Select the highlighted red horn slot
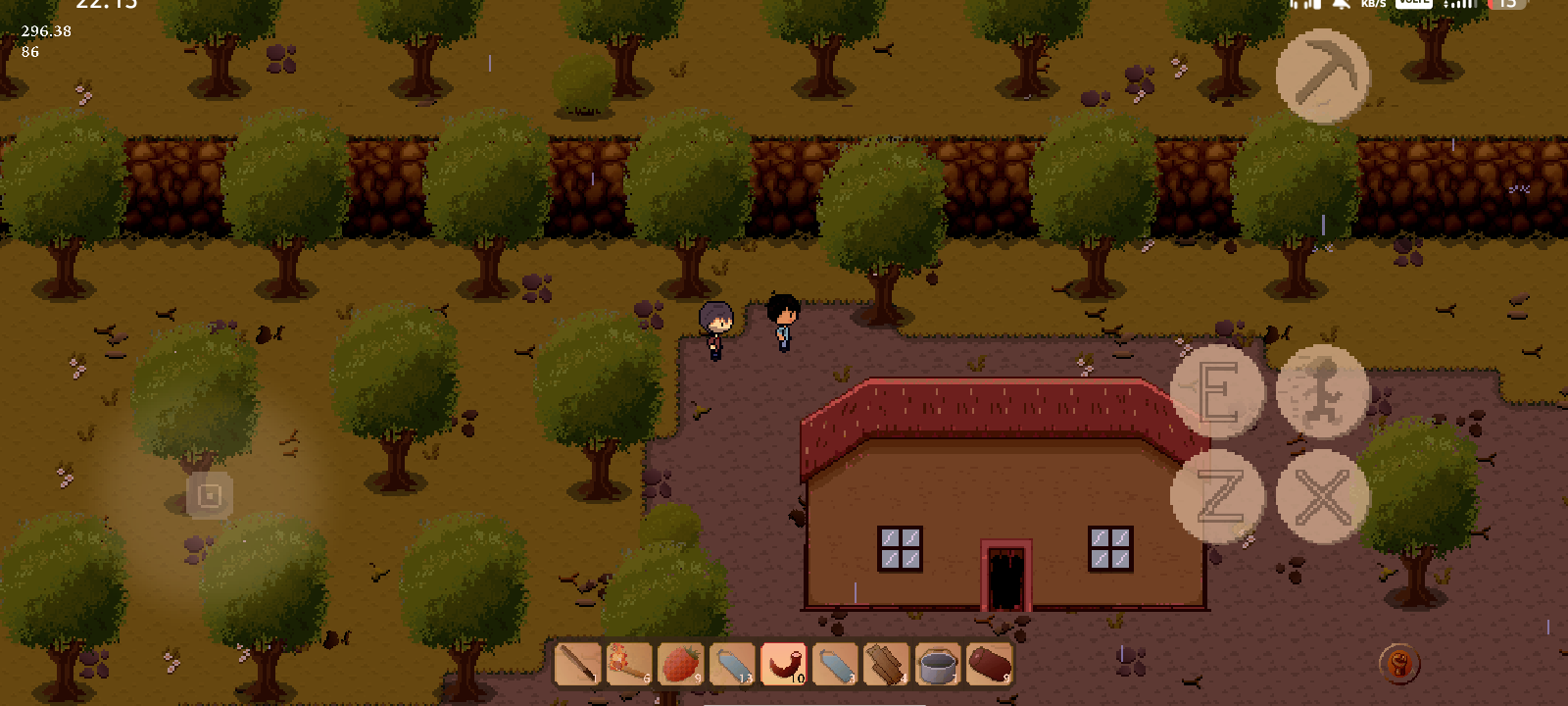 point(784,664)
